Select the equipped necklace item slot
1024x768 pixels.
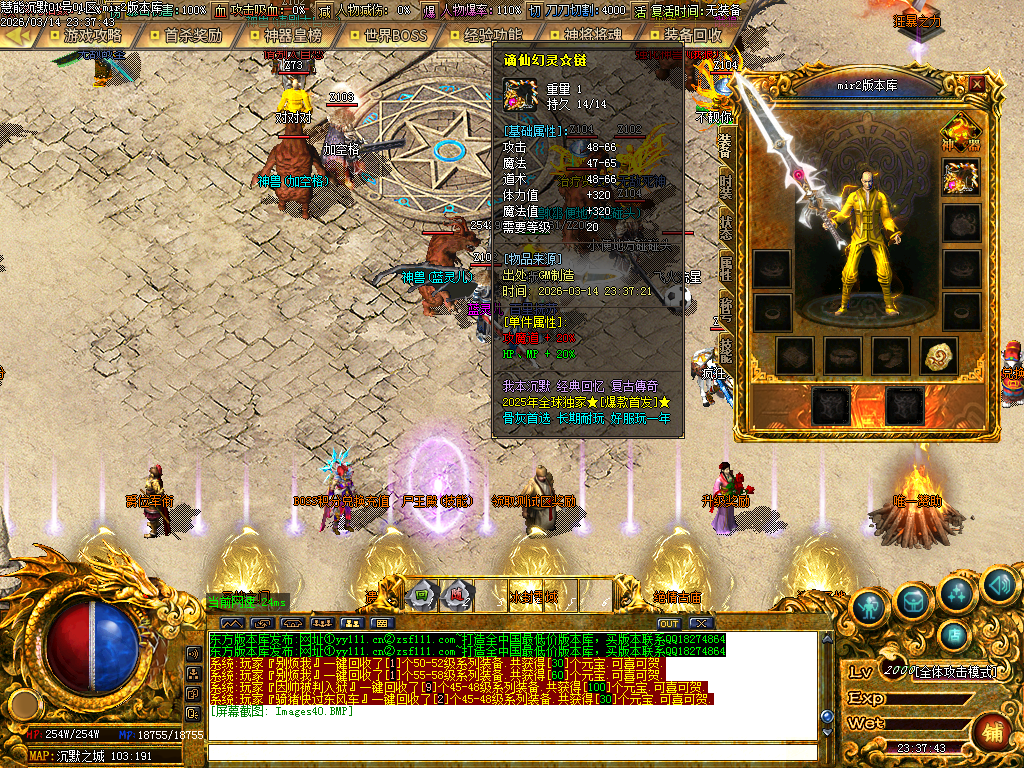point(961,178)
